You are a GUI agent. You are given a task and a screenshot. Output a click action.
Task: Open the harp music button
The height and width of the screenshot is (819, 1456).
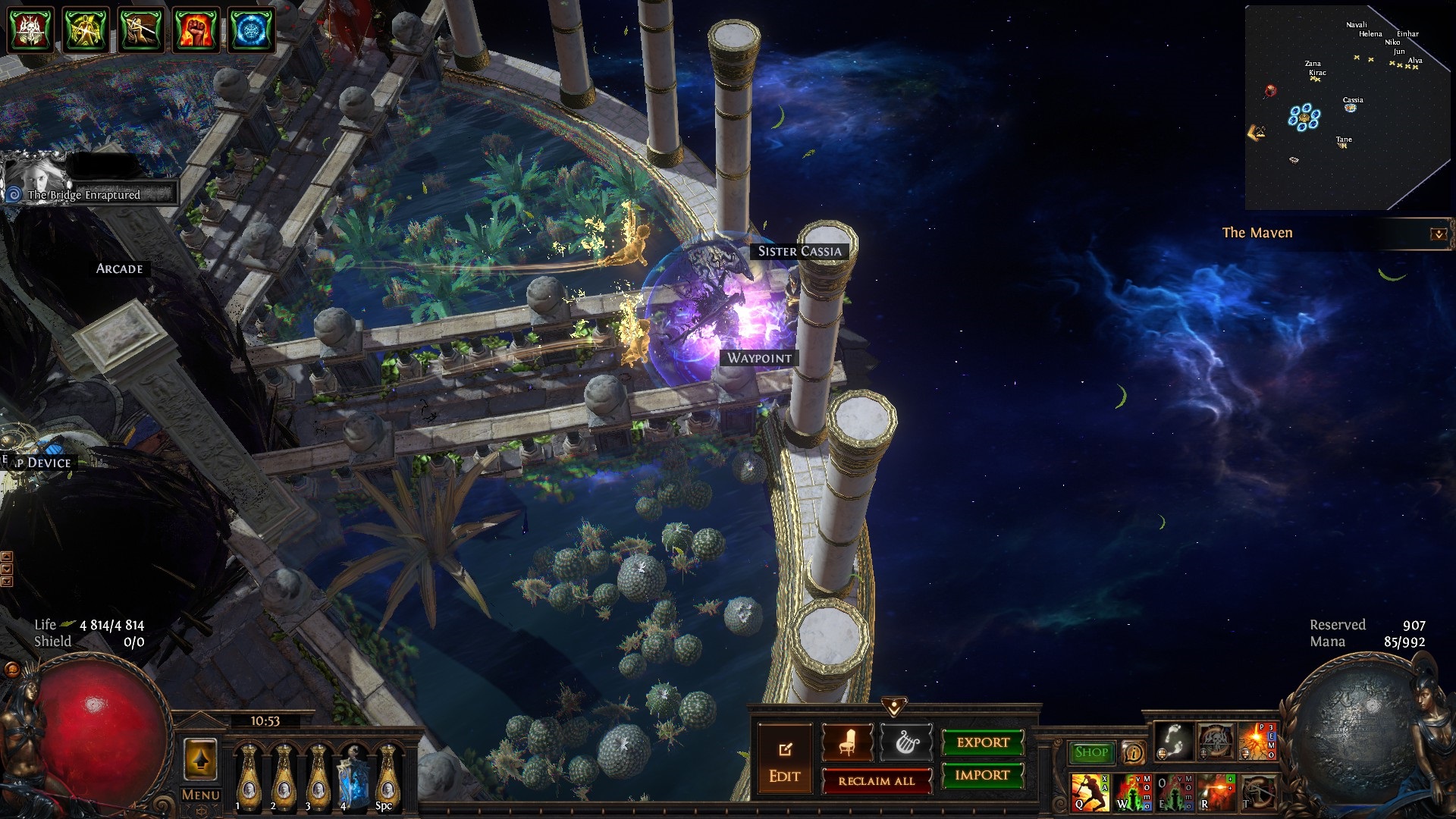pyautogui.click(x=905, y=742)
